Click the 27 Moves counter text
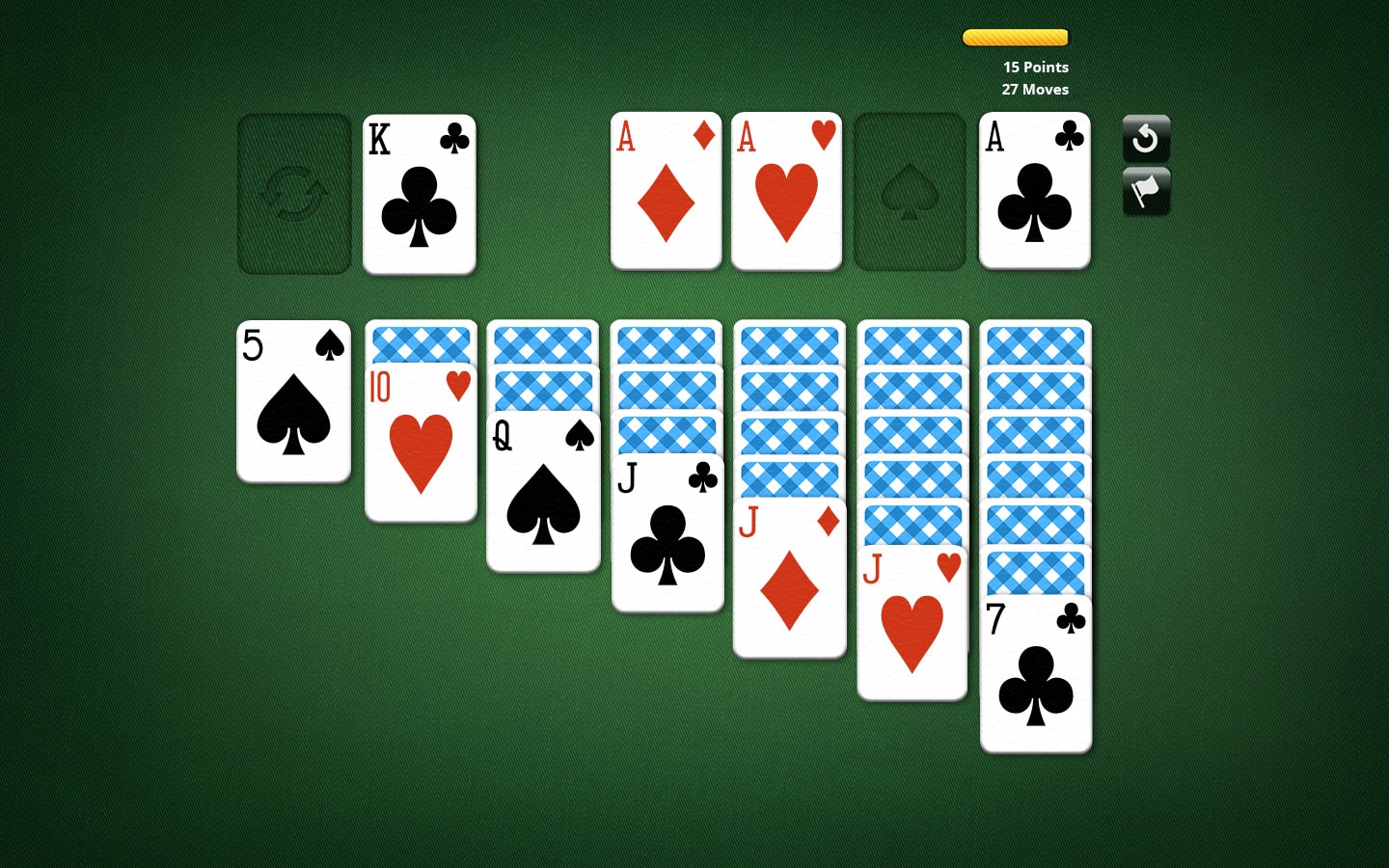The image size is (1389, 868). tap(1035, 89)
